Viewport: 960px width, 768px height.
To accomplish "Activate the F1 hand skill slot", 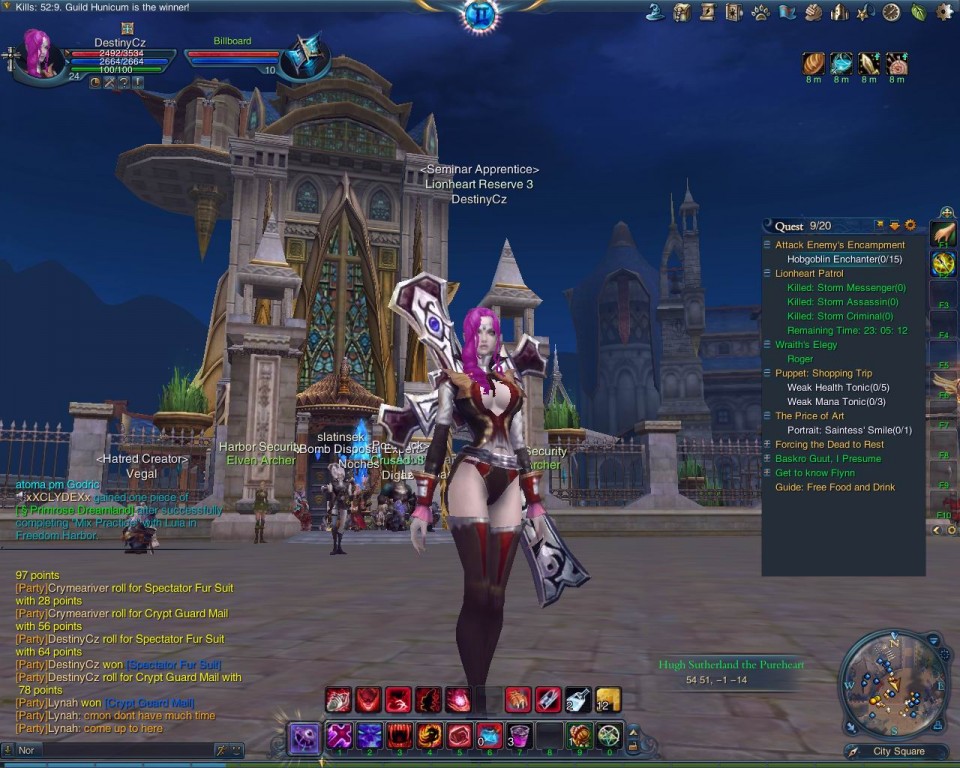I will point(943,235).
